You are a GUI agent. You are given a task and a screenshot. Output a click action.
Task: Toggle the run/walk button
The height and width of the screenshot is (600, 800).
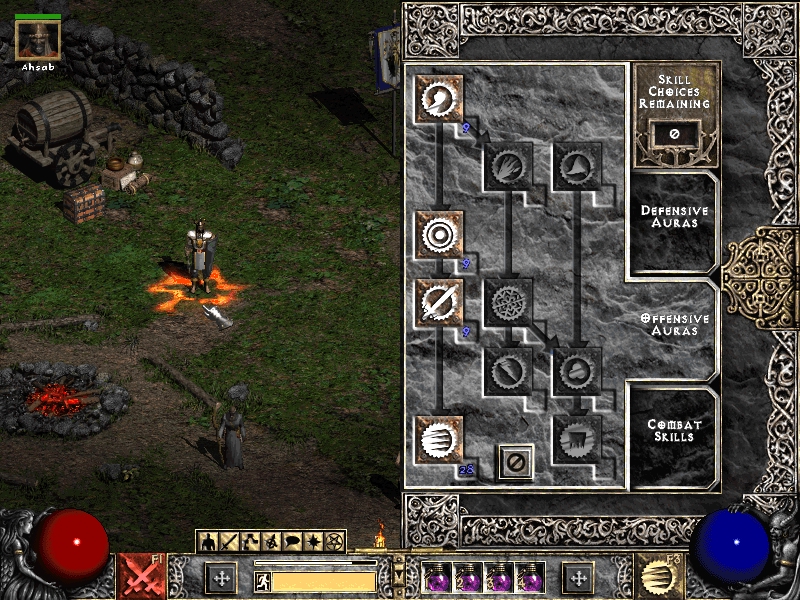coord(264,581)
